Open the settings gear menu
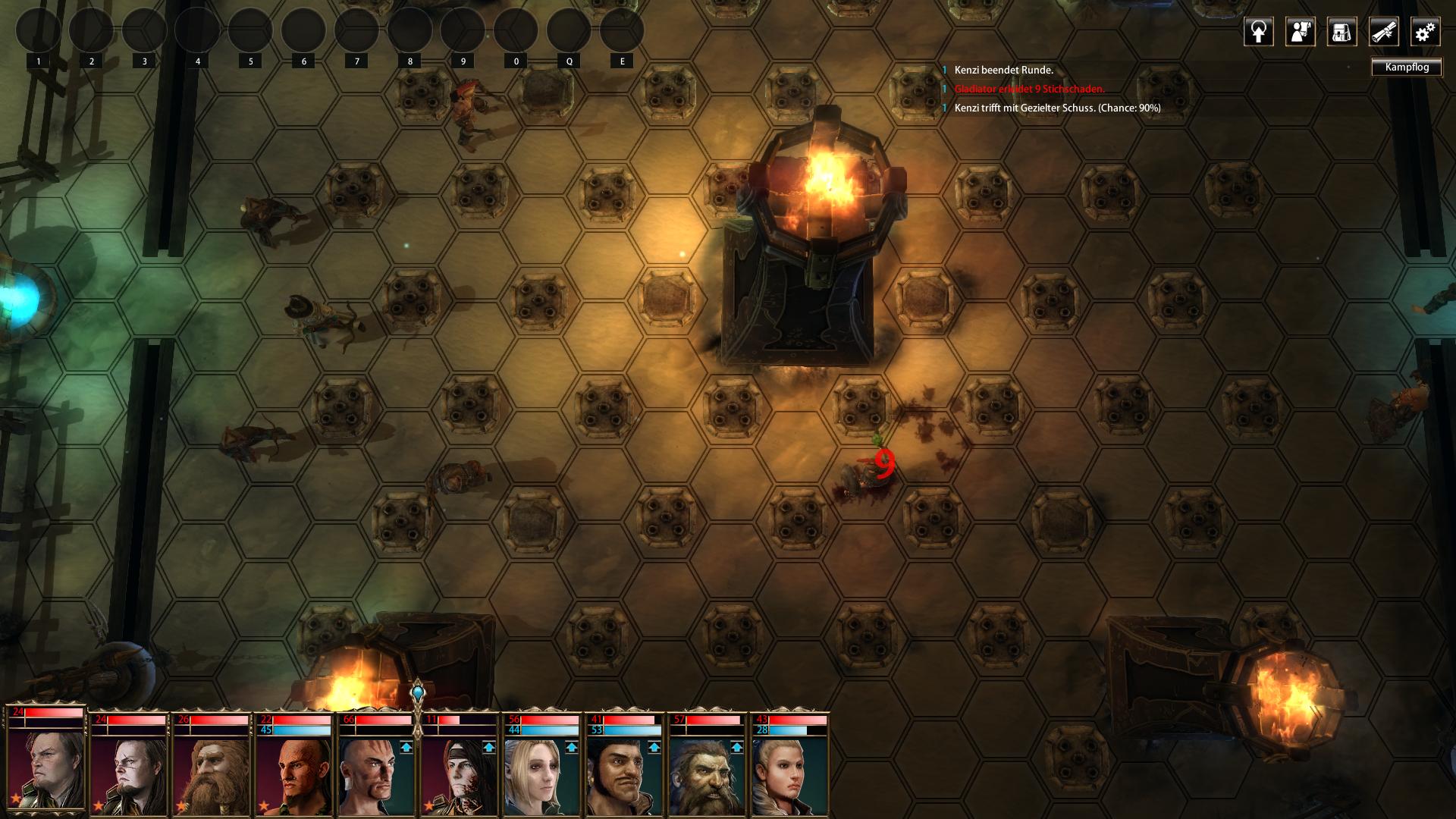Viewport: 1456px width, 819px height. coord(1425,32)
